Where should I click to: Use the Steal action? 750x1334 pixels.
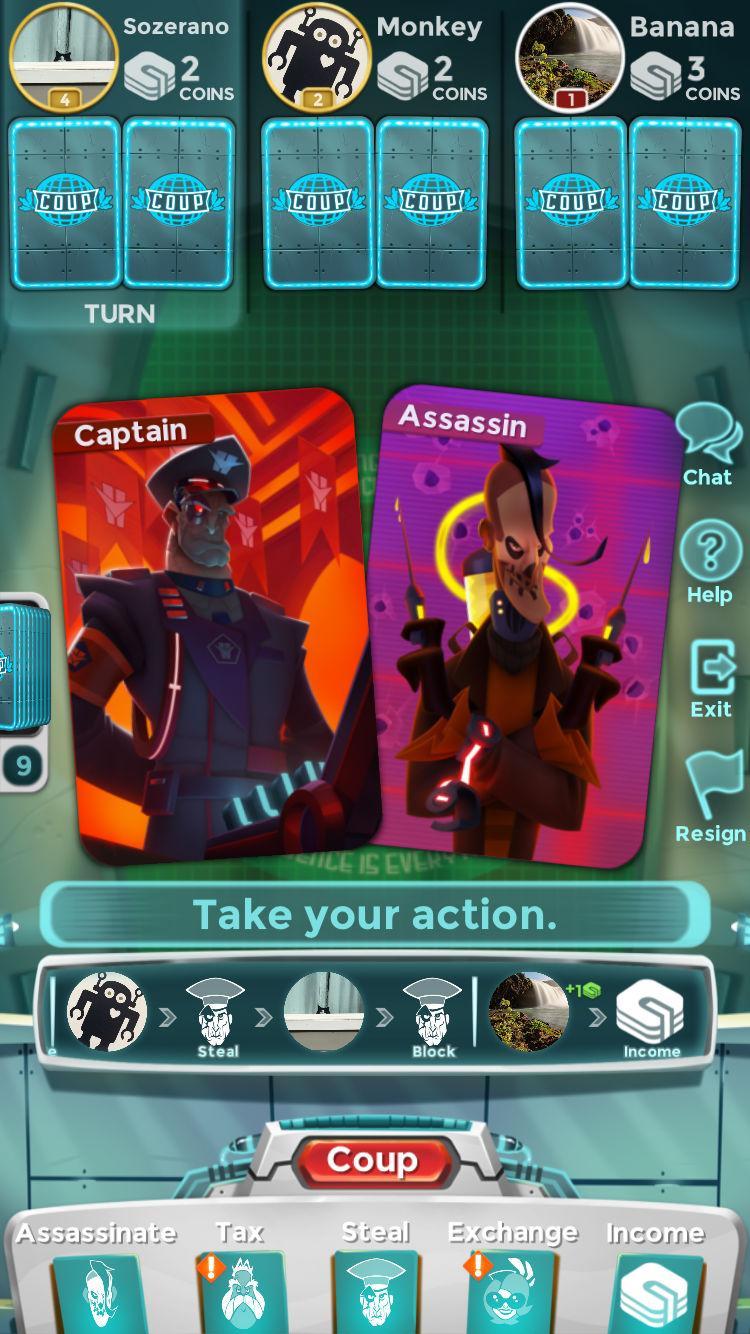[375, 1280]
